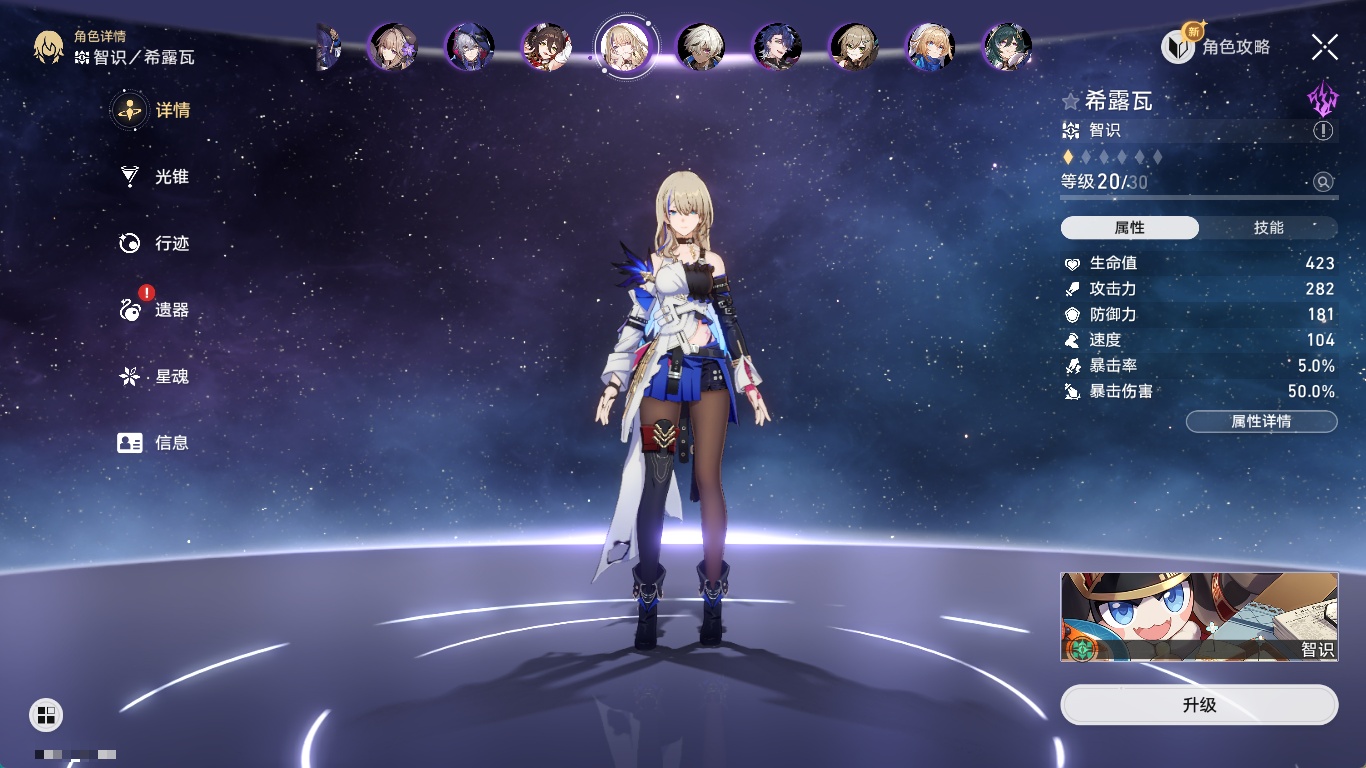
Task: Click the magnifier icon beside the level
Action: (x=1323, y=182)
